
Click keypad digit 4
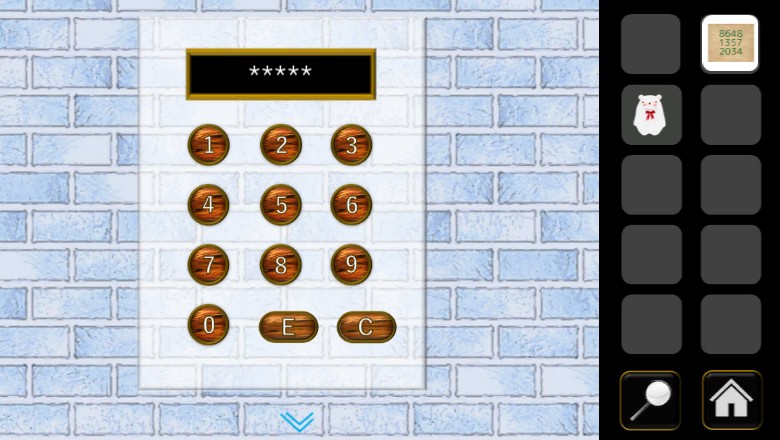pos(208,205)
